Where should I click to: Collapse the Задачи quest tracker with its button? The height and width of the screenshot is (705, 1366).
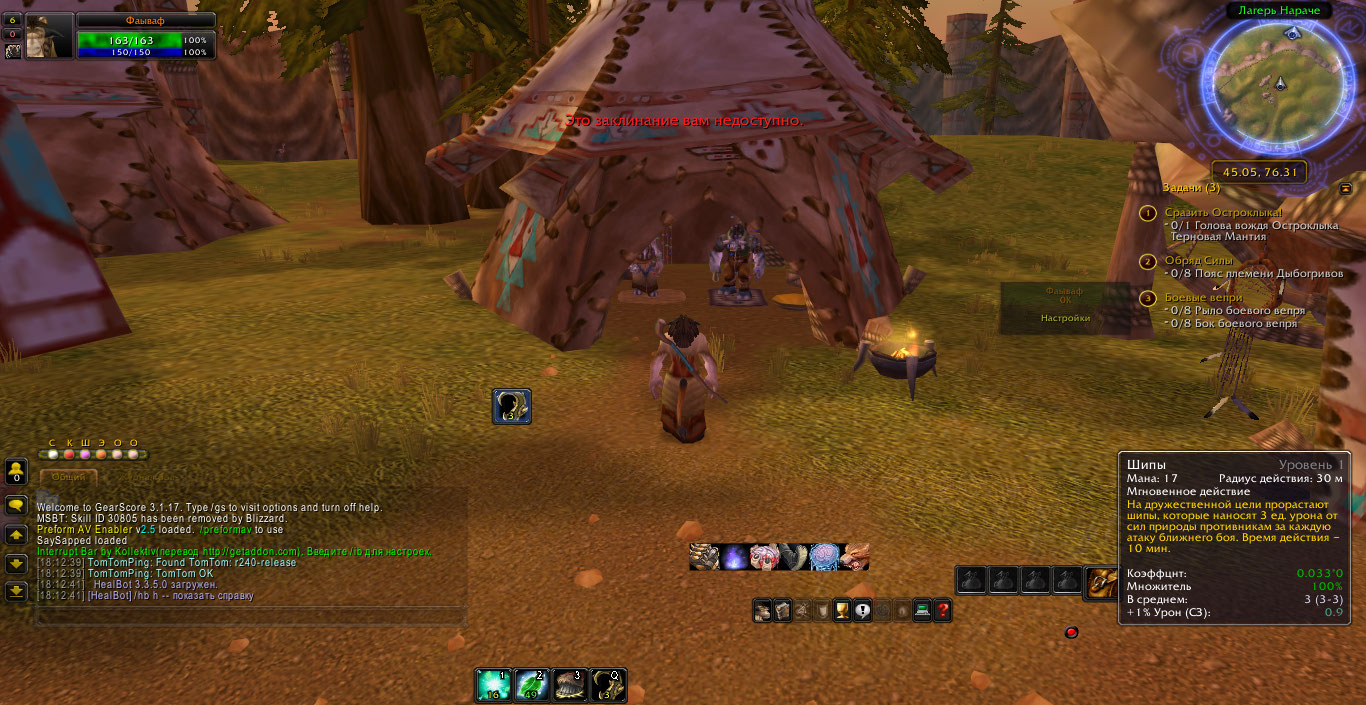(1346, 188)
